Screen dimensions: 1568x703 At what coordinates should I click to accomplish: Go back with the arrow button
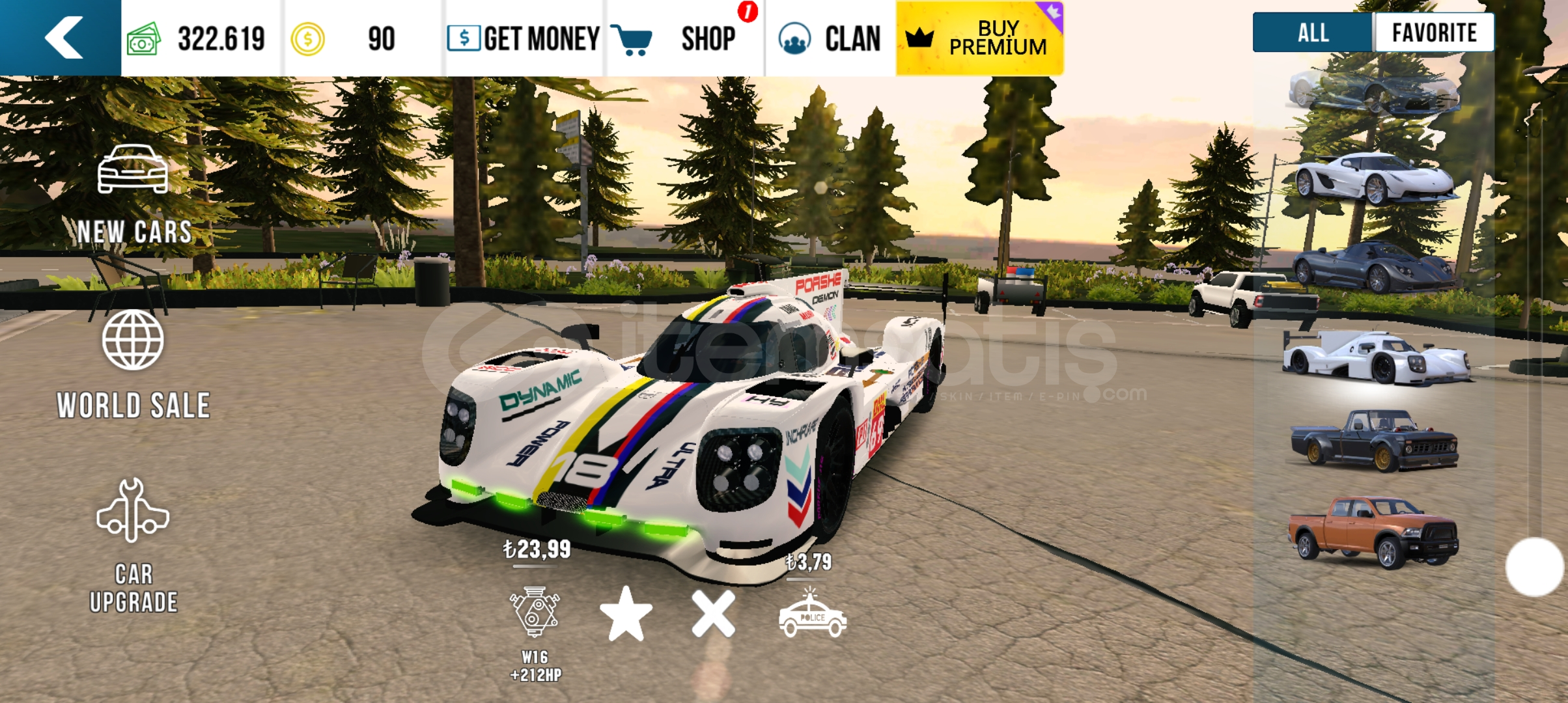point(63,38)
